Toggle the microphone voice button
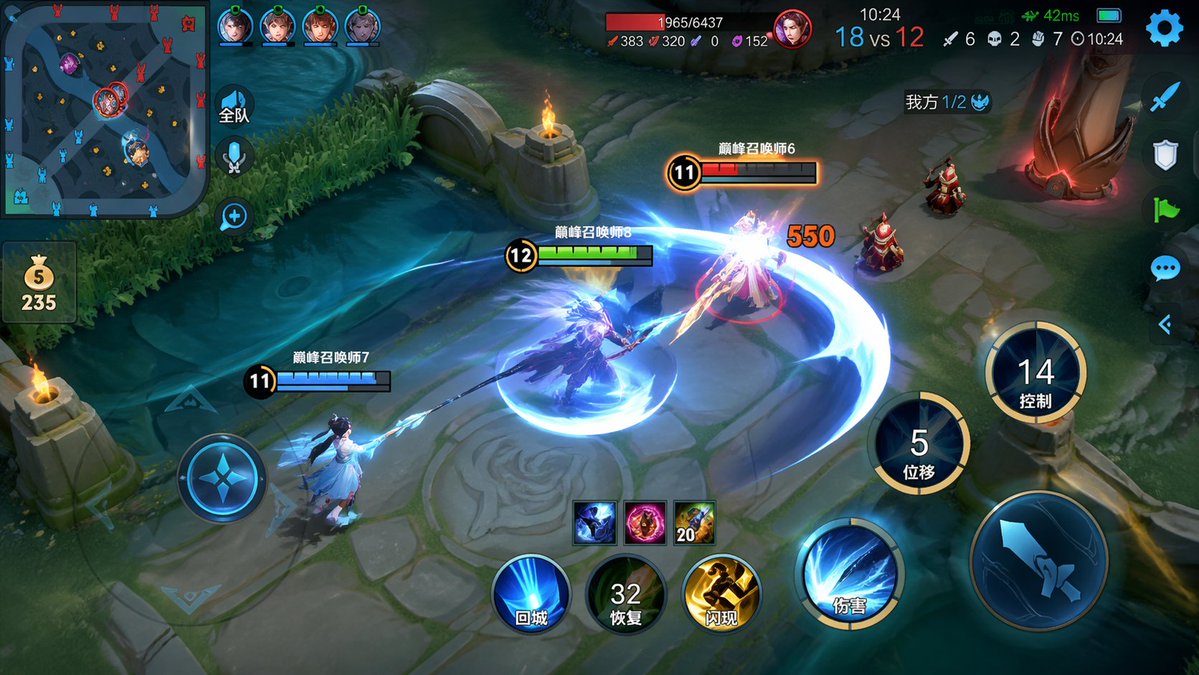 (x=234, y=156)
